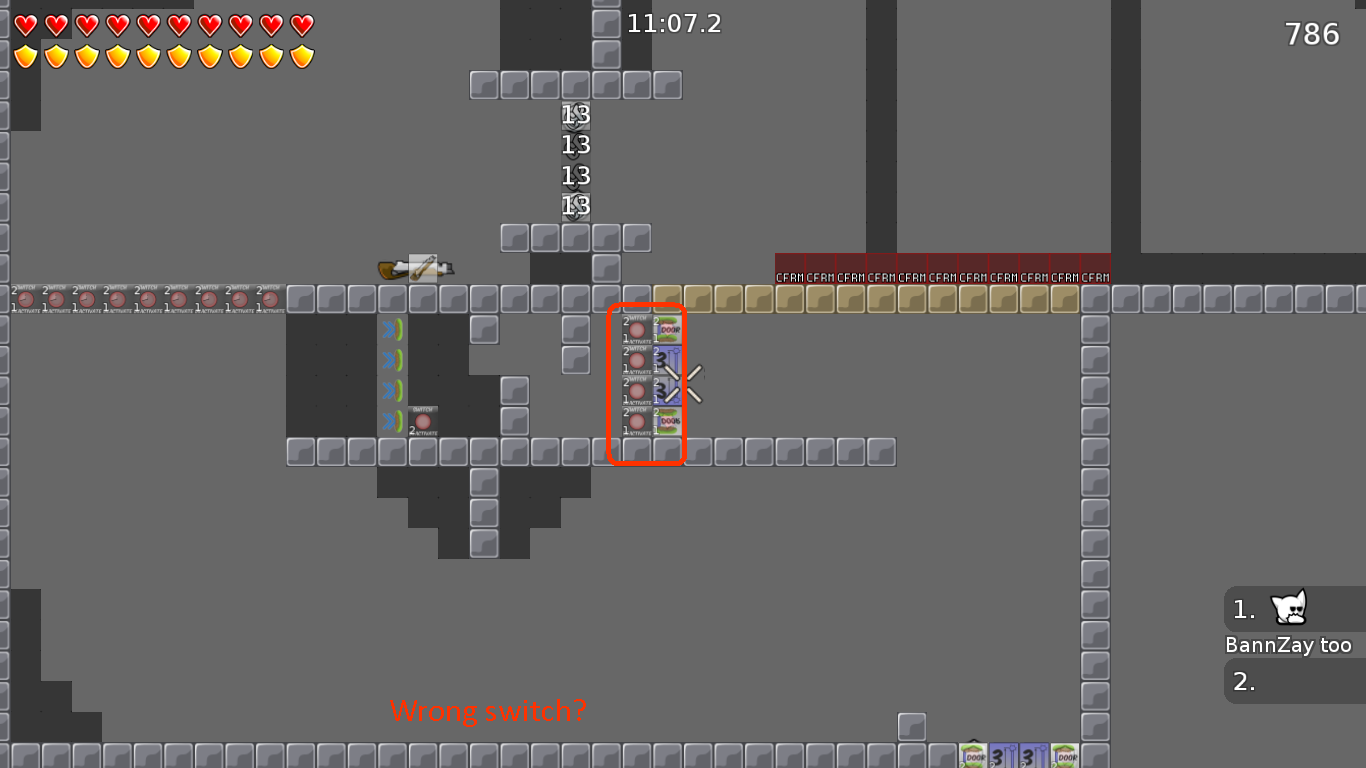Viewport: 1366px width, 768px height.
Task: Select the topmost blue arrow boost pad
Action: 391,330
